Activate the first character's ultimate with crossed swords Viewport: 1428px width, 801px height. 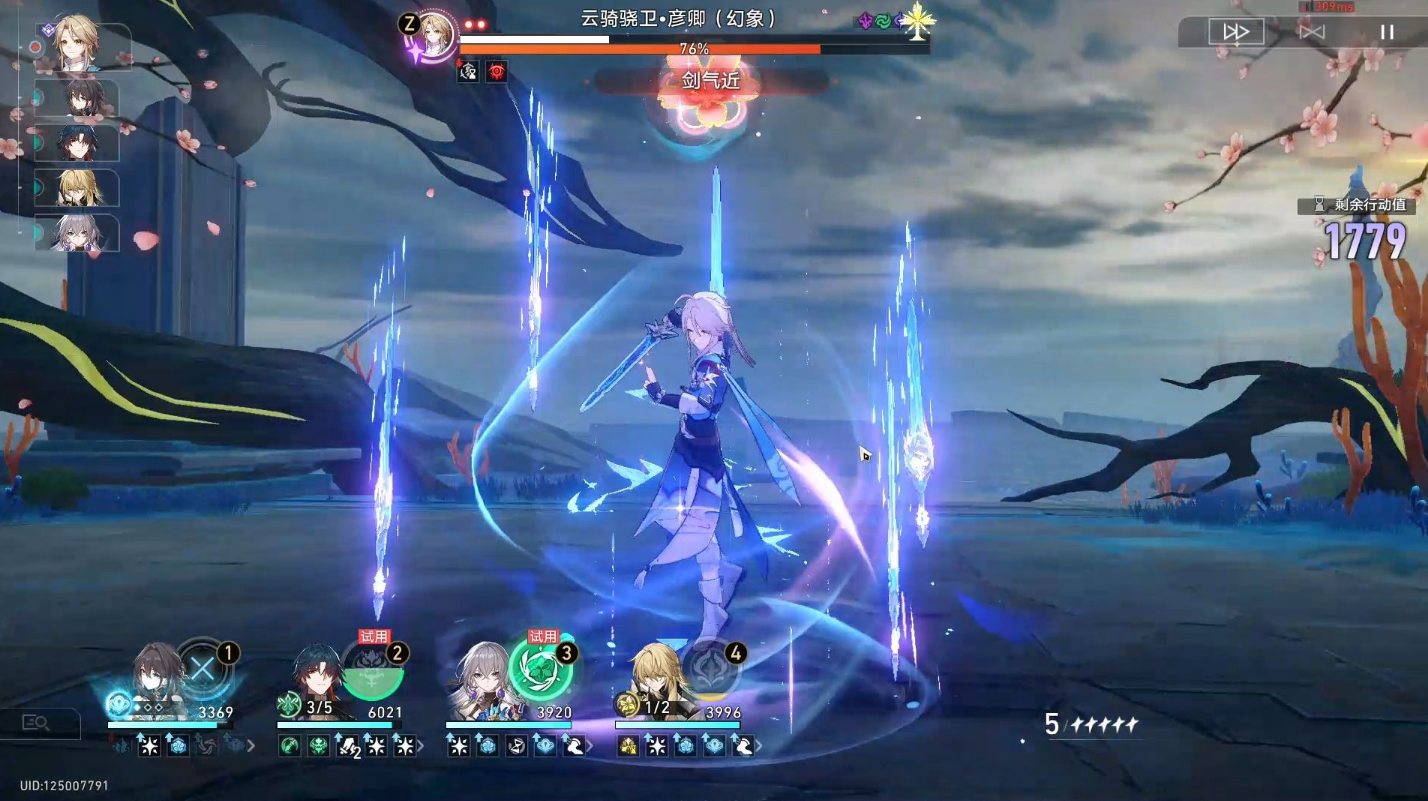click(x=203, y=668)
